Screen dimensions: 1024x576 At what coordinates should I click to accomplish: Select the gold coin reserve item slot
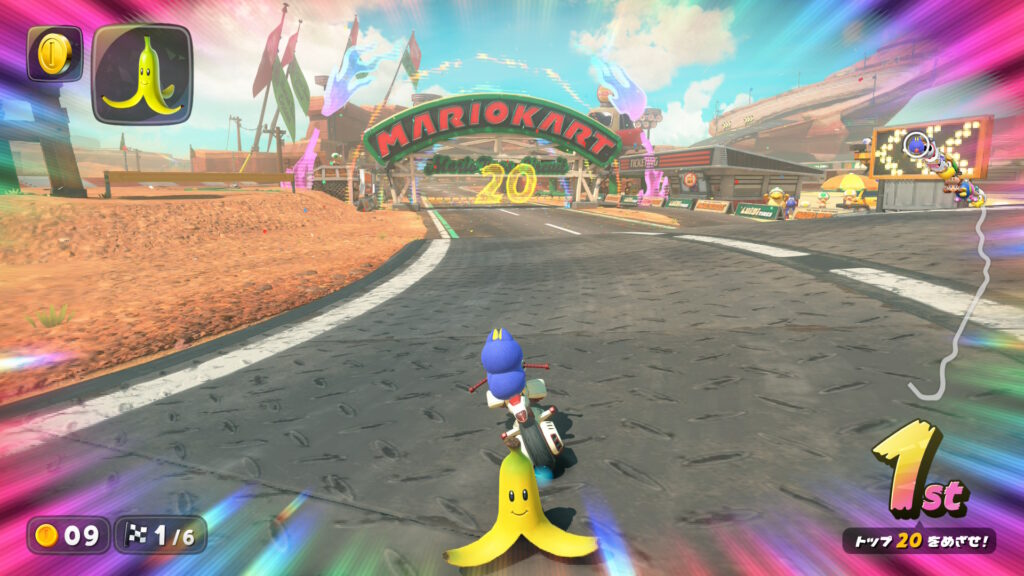pyautogui.click(x=54, y=54)
